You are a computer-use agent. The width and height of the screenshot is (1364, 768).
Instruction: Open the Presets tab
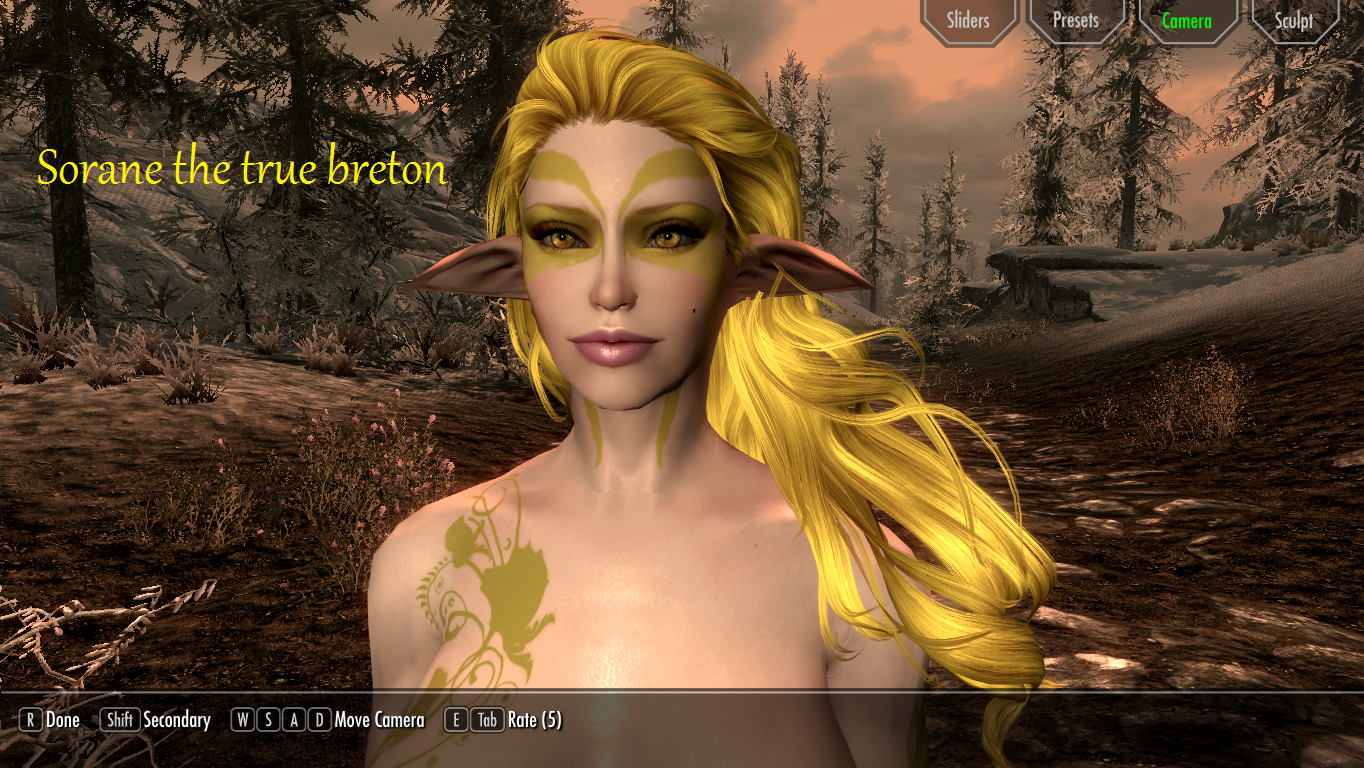1076,20
